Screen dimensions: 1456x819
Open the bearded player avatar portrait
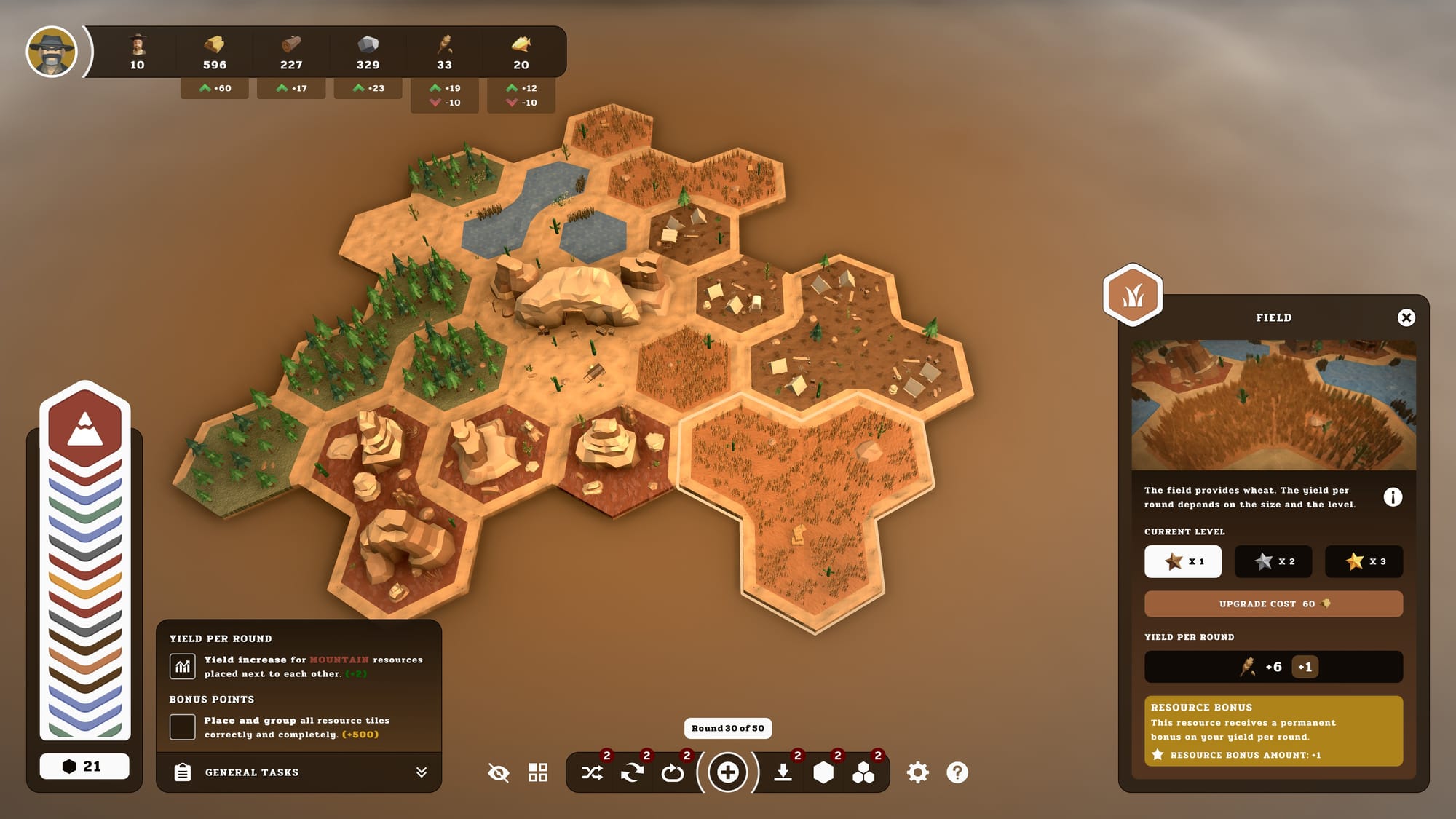pos(52,52)
